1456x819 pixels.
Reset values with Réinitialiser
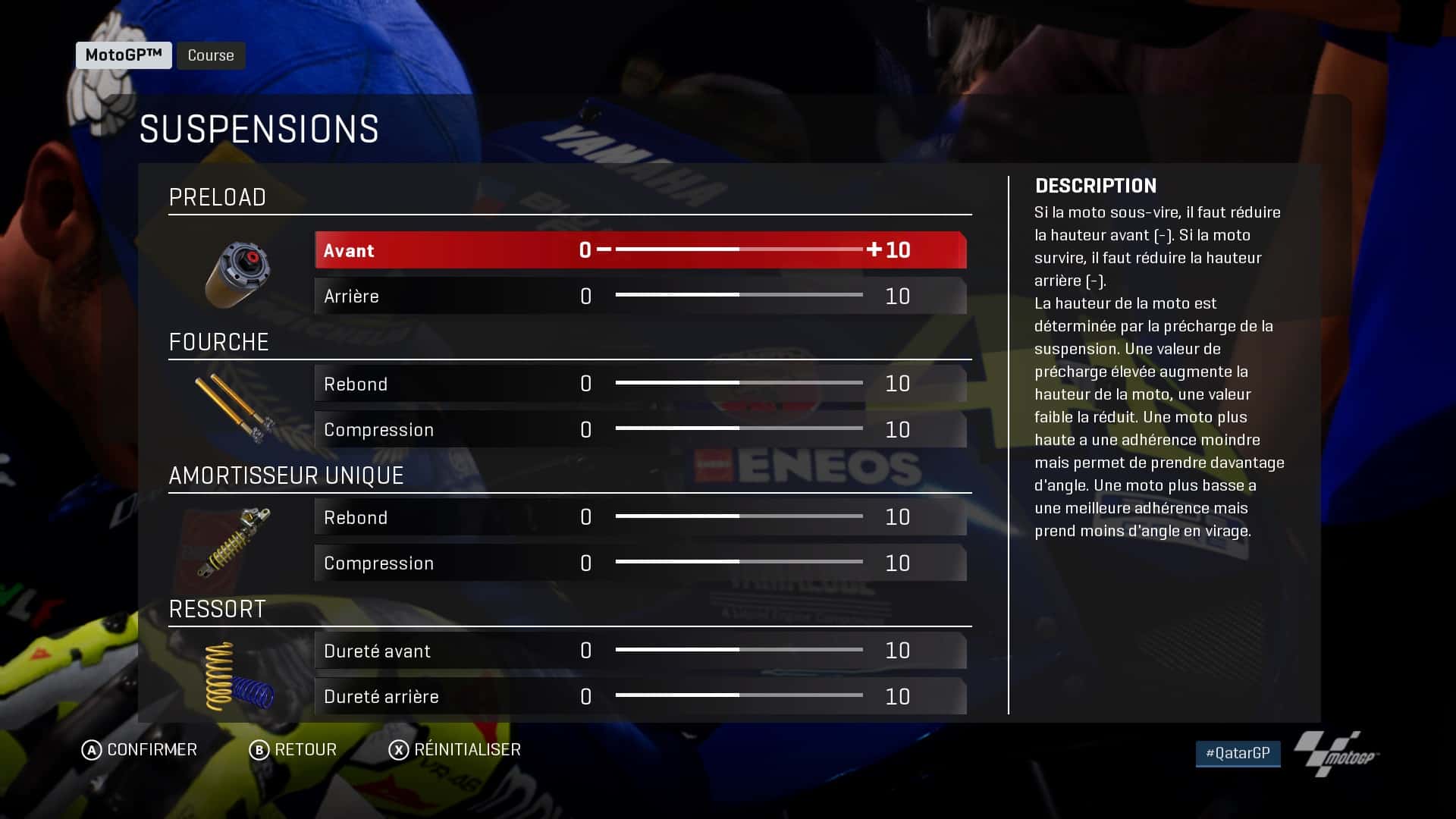click(x=455, y=750)
